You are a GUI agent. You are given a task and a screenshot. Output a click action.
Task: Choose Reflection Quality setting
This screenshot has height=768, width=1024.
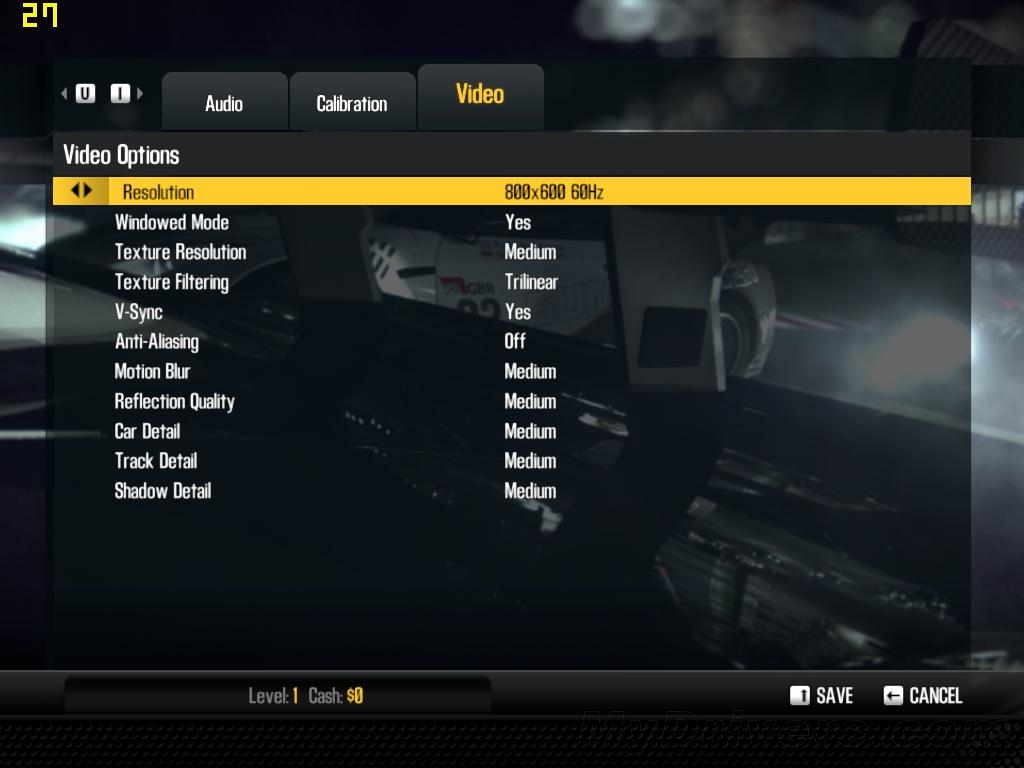174,402
